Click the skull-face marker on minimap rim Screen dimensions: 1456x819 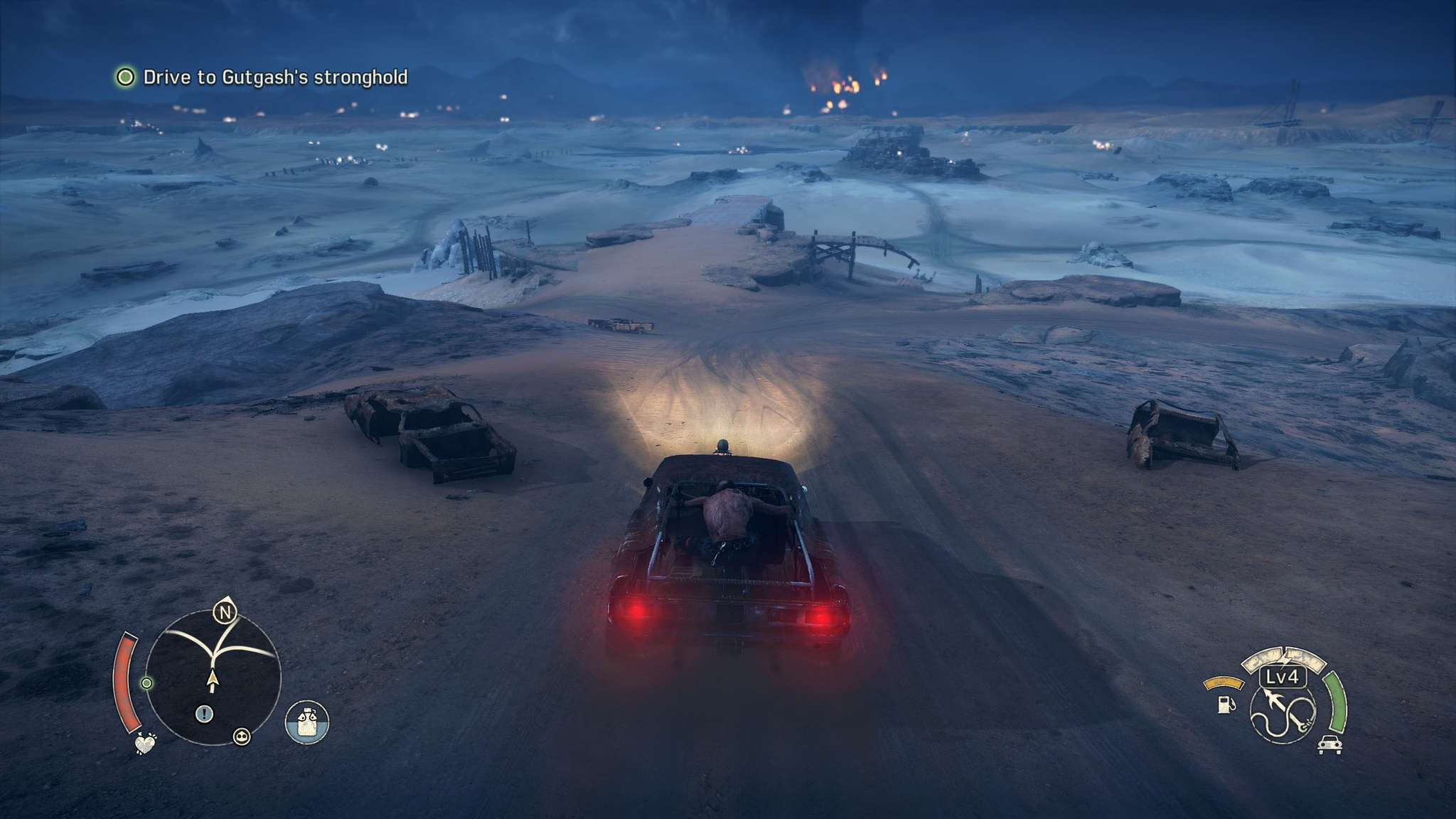[242, 737]
